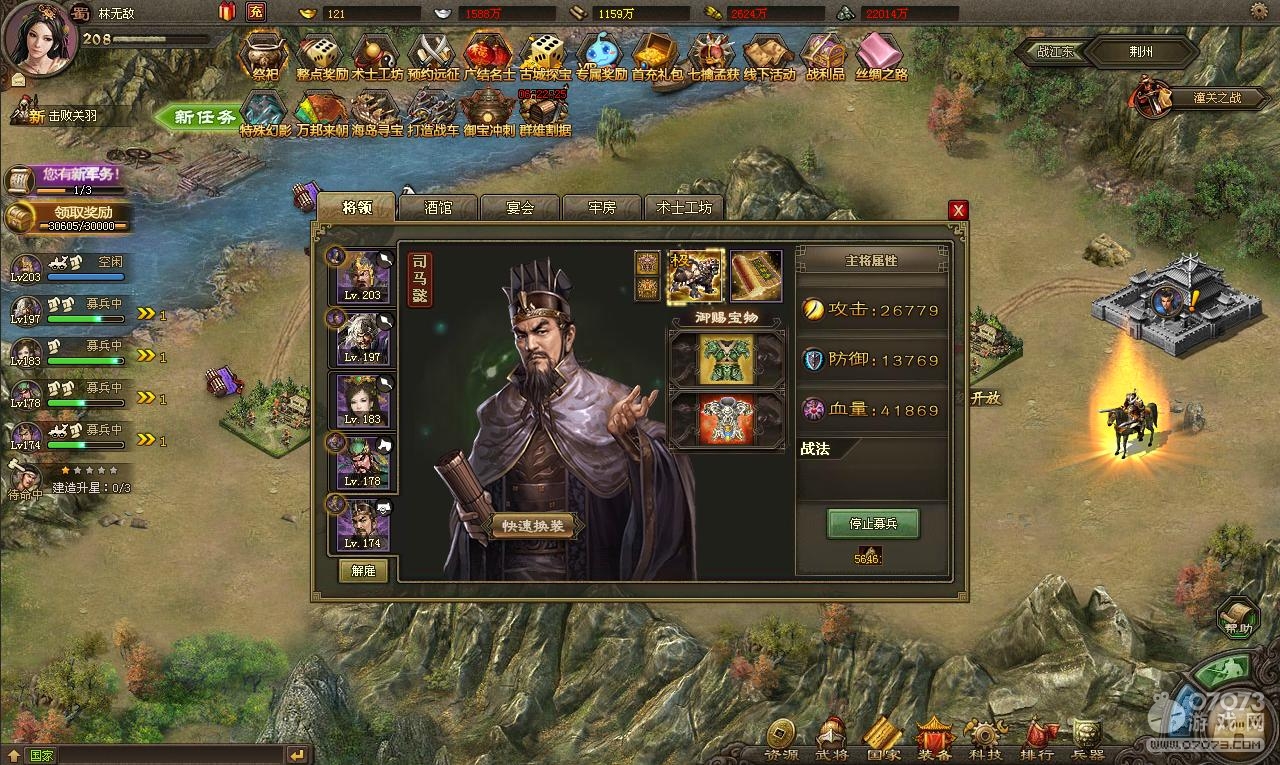Switch to the 酒馆 tab

tap(438, 208)
